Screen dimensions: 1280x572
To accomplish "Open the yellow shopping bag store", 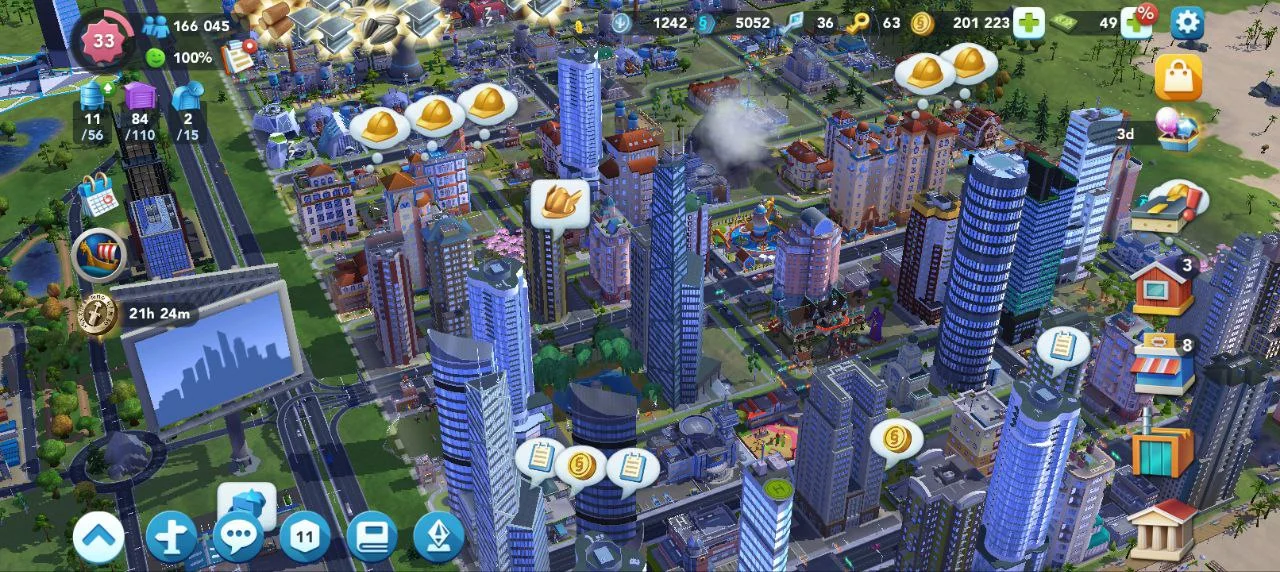I will tap(1178, 77).
